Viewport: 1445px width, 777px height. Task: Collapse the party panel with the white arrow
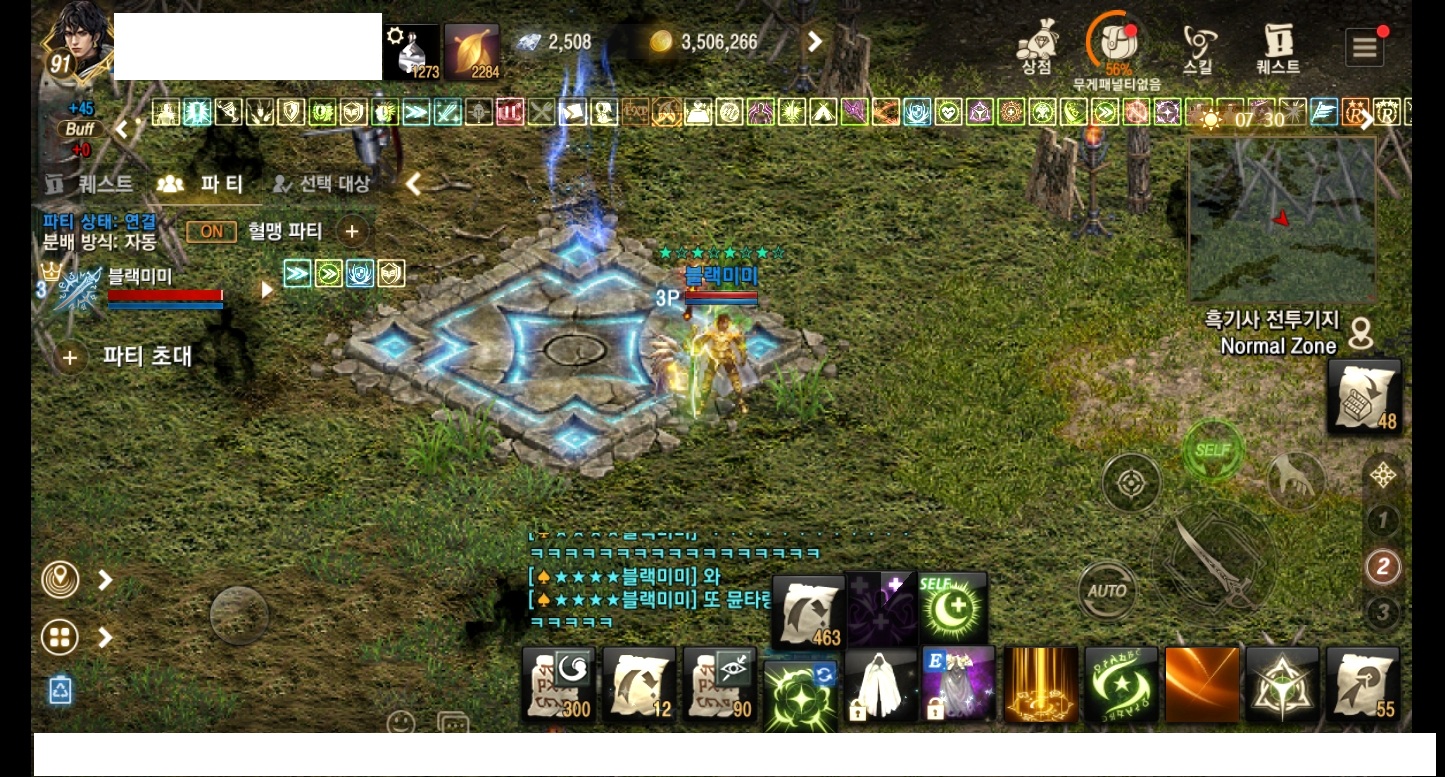(414, 184)
